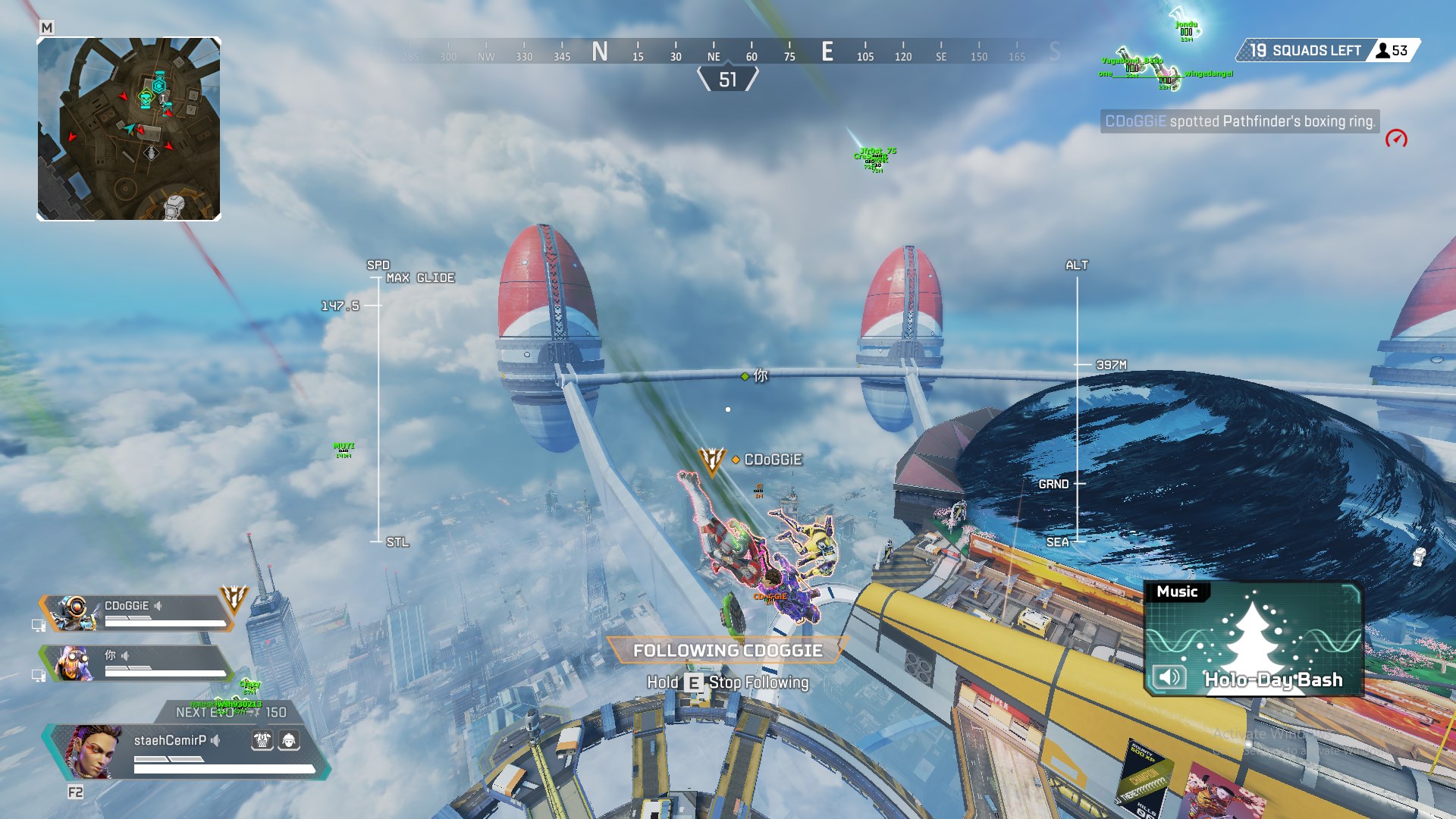
Task: Toggle the speaker icon on the Music panel
Action: point(1169,677)
